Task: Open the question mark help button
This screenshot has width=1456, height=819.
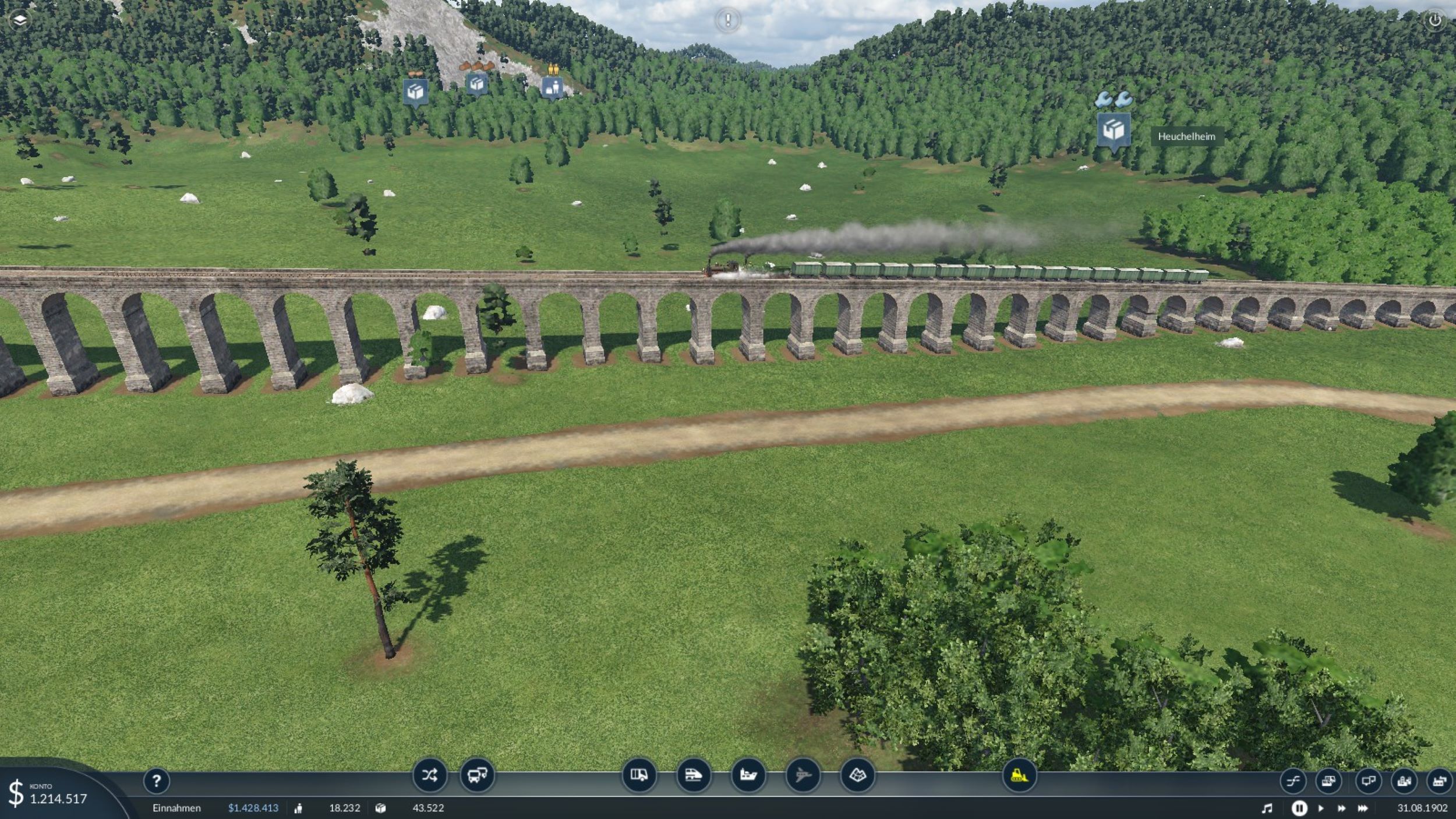Action: 156,781
